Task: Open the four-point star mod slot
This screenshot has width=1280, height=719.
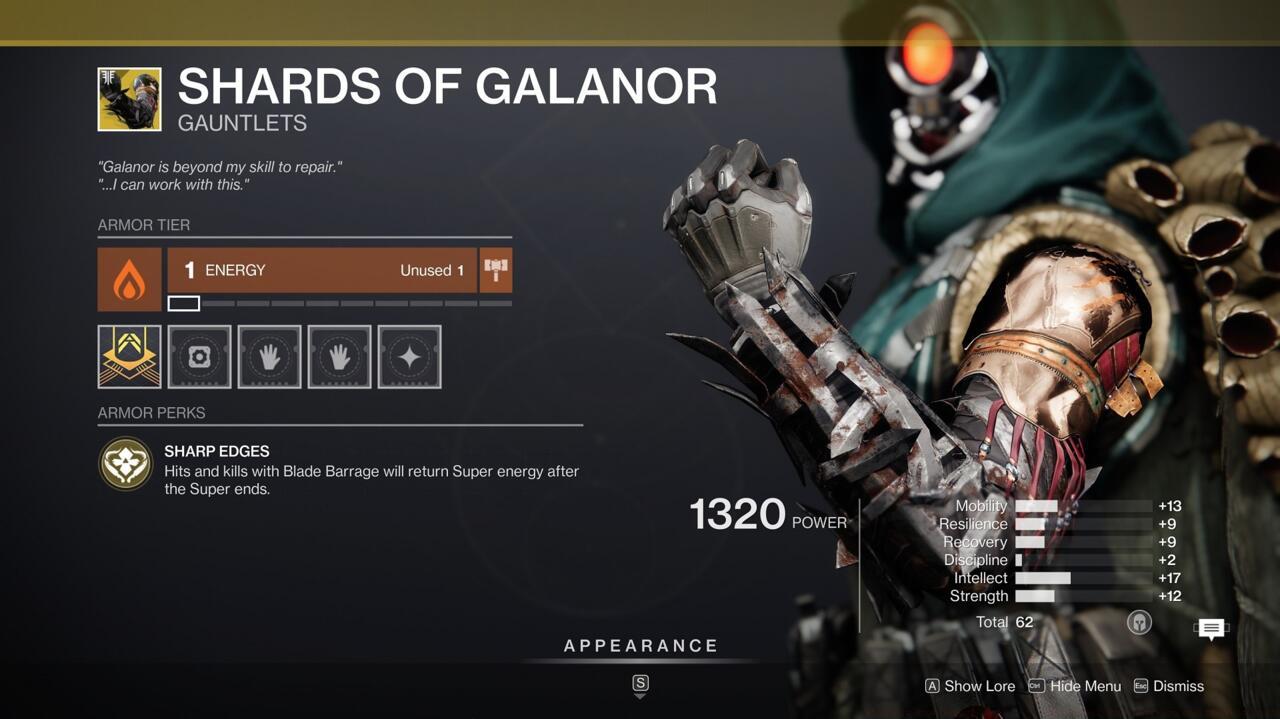Action: 409,356
